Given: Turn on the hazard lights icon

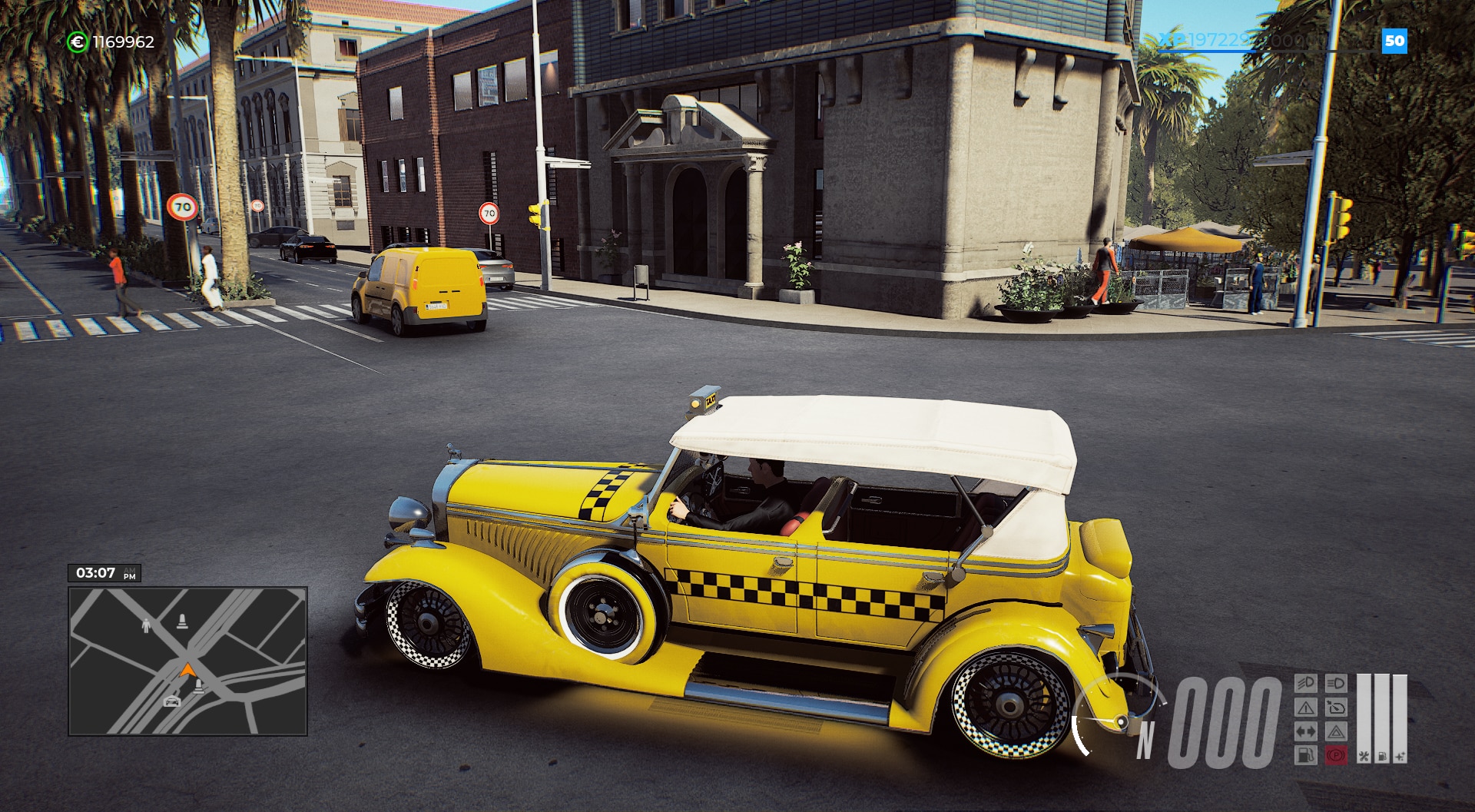Looking at the screenshot, I should coord(1336,731).
